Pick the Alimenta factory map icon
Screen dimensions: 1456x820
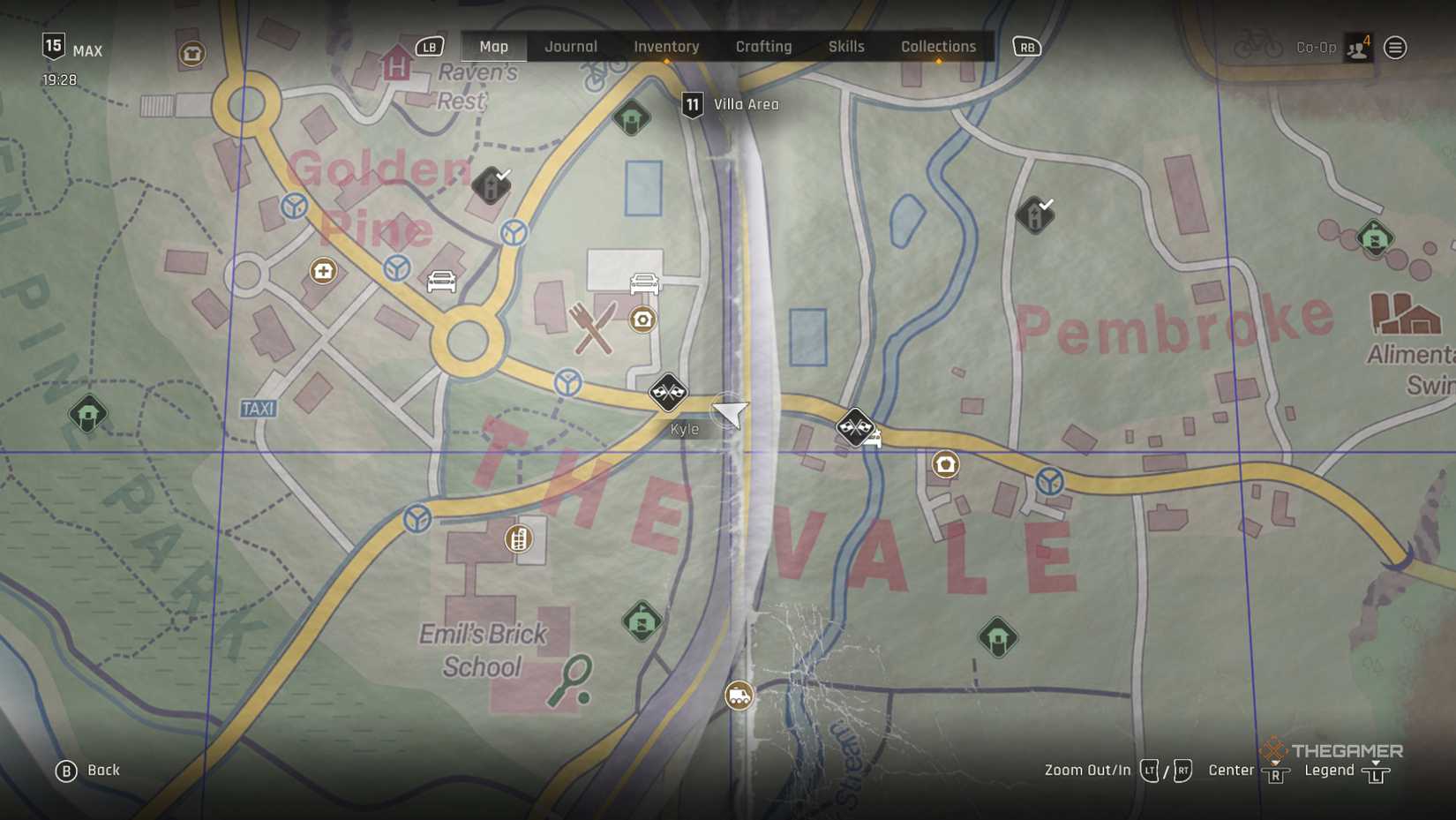point(1405,315)
